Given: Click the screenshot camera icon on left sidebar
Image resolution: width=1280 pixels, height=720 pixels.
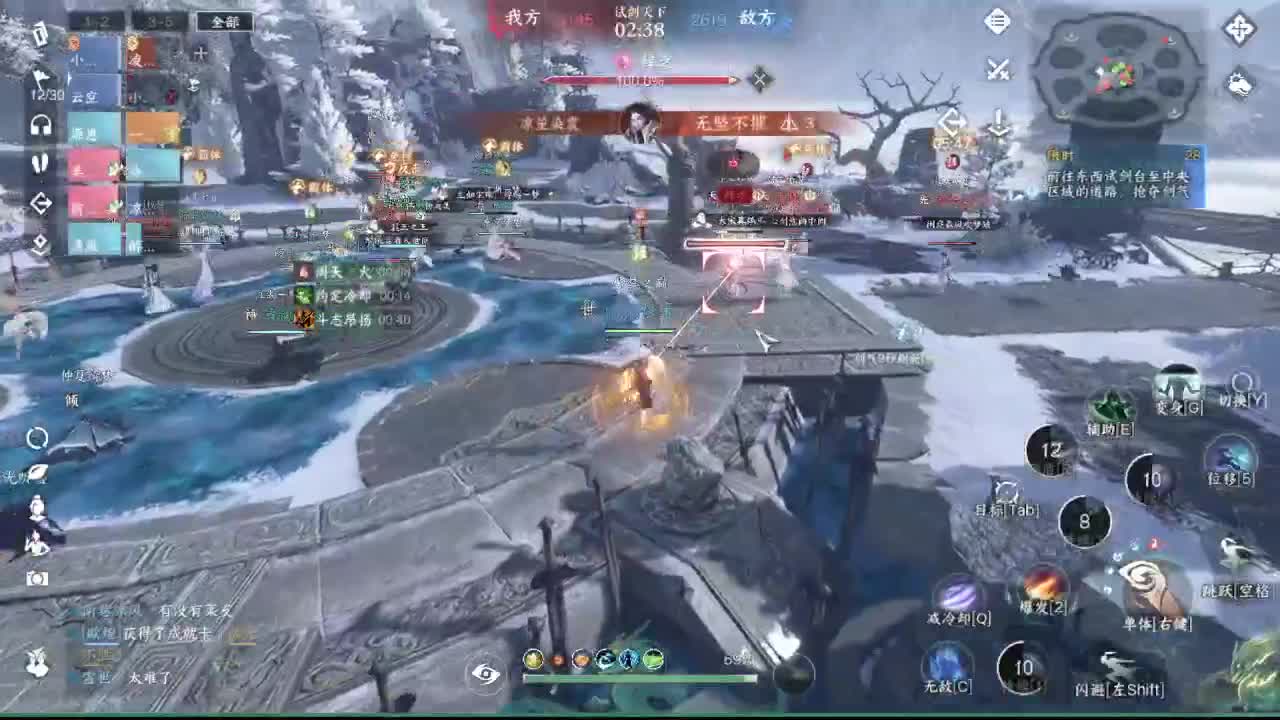Looking at the screenshot, I should (x=36, y=577).
